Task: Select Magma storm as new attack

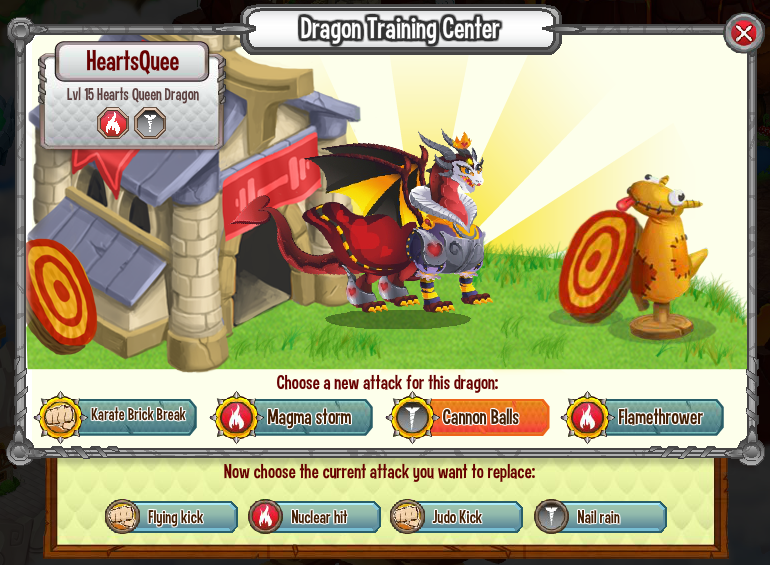Action: pyautogui.click(x=296, y=417)
